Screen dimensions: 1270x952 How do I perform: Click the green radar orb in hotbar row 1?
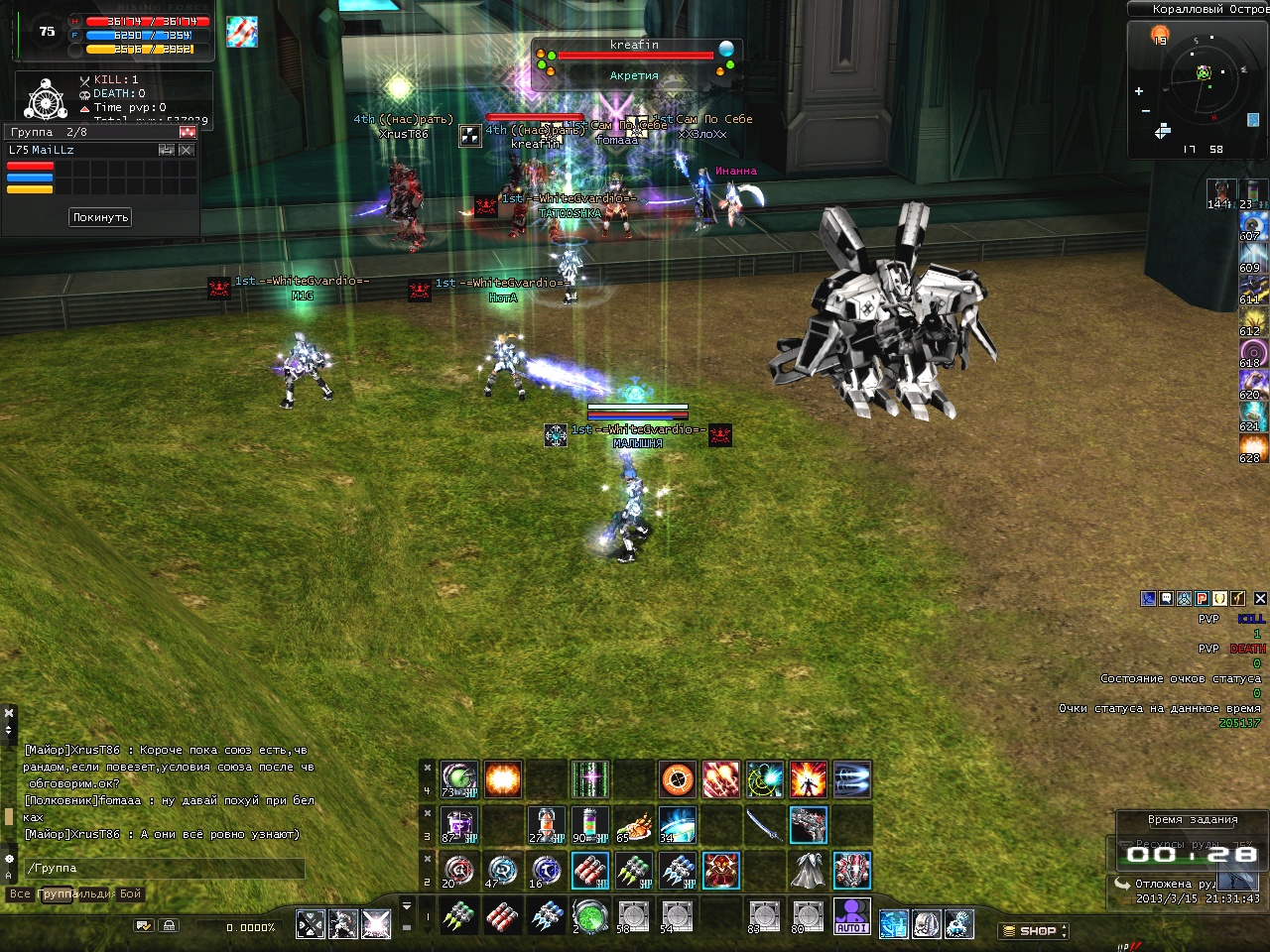coord(590,916)
